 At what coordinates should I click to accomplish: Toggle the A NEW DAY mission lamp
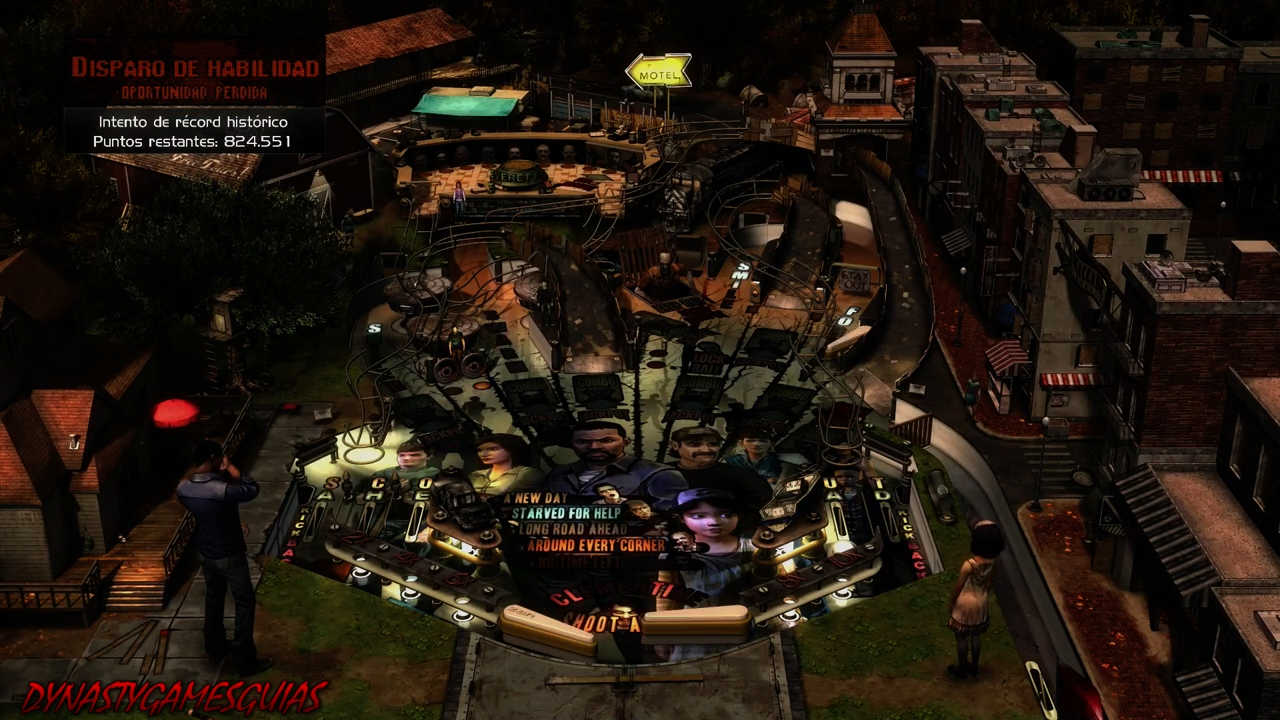(533, 496)
